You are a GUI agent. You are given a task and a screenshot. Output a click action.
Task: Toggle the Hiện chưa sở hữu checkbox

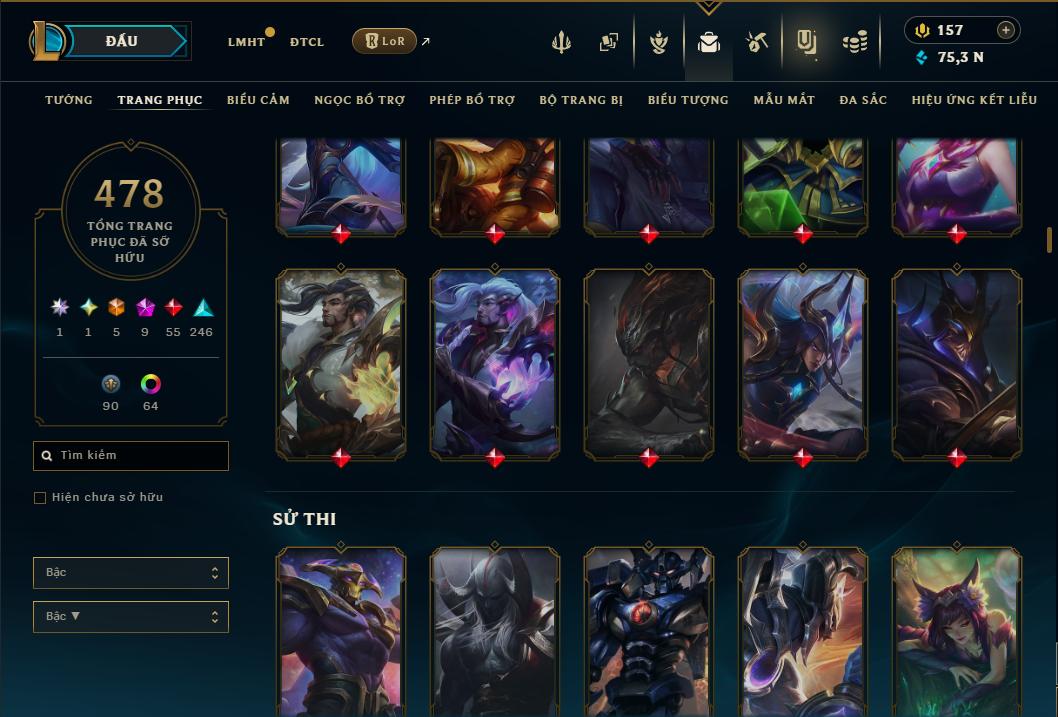[40, 498]
